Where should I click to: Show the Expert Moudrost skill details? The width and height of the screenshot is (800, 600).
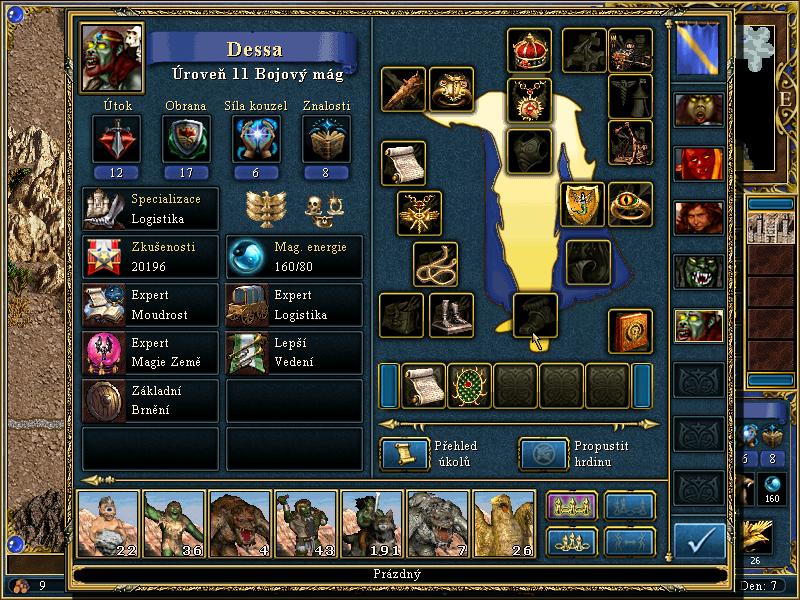[x=150, y=306]
